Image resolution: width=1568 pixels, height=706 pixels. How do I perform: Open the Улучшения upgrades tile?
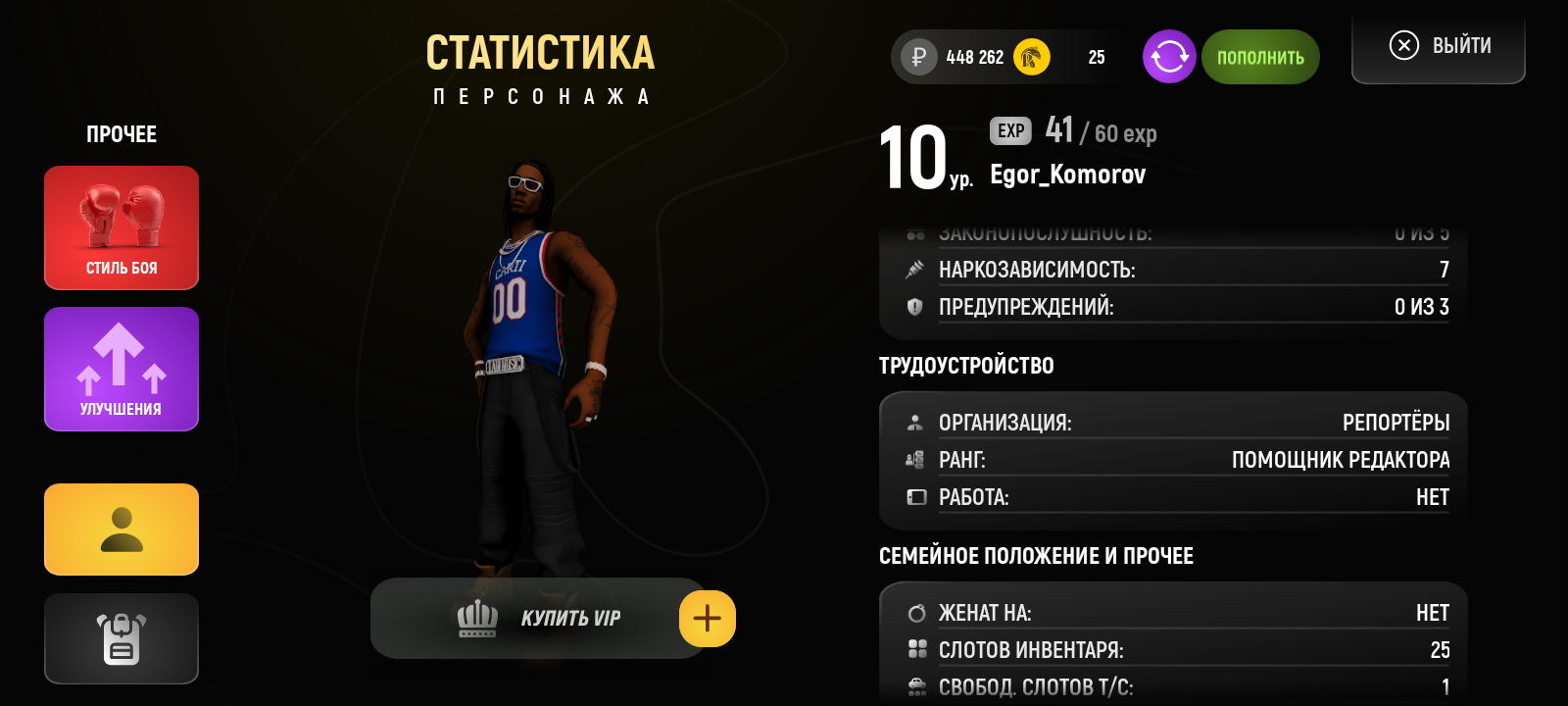click(x=122, y=369)
